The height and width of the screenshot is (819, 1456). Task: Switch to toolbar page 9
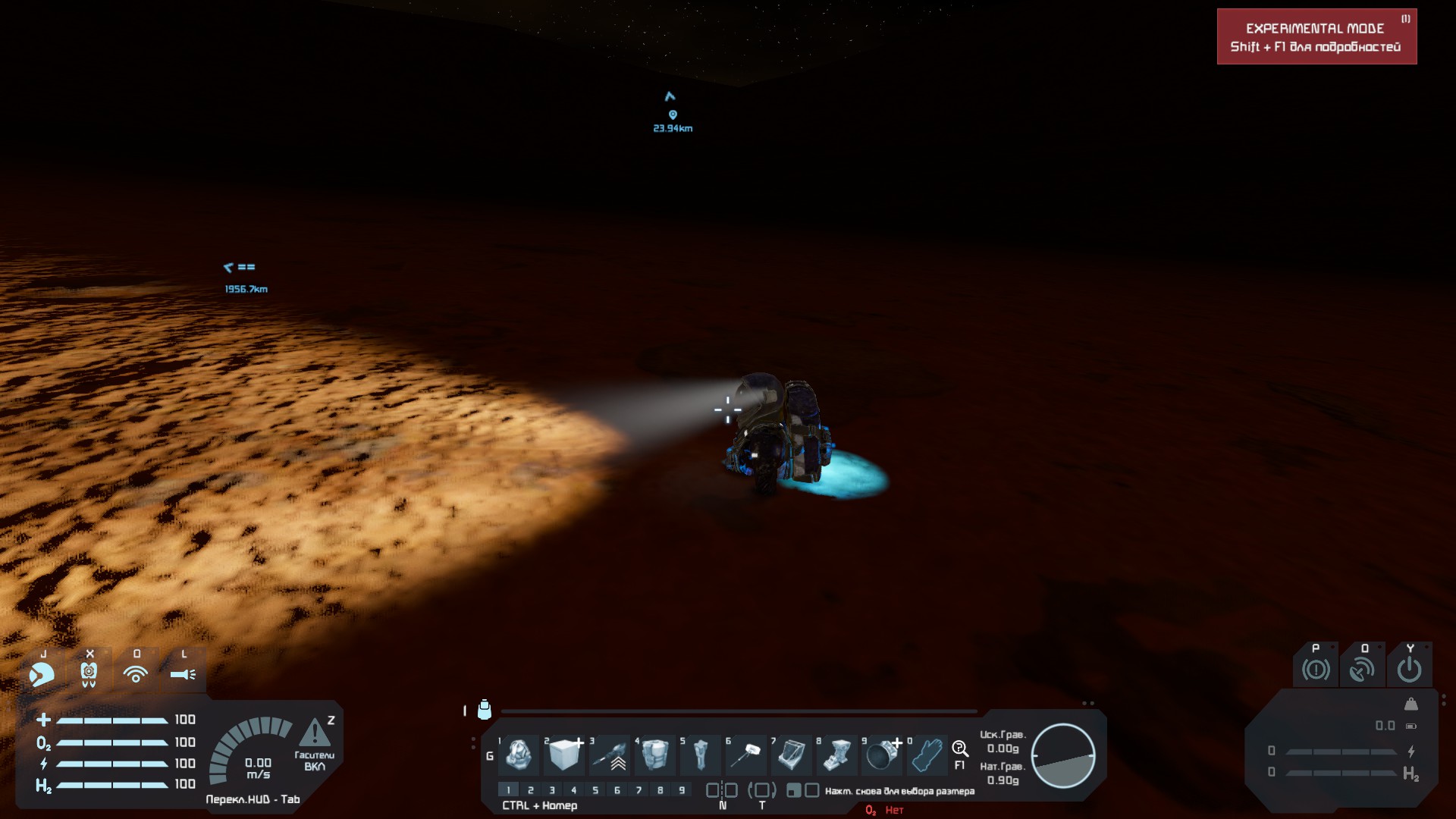pos(682,790)
